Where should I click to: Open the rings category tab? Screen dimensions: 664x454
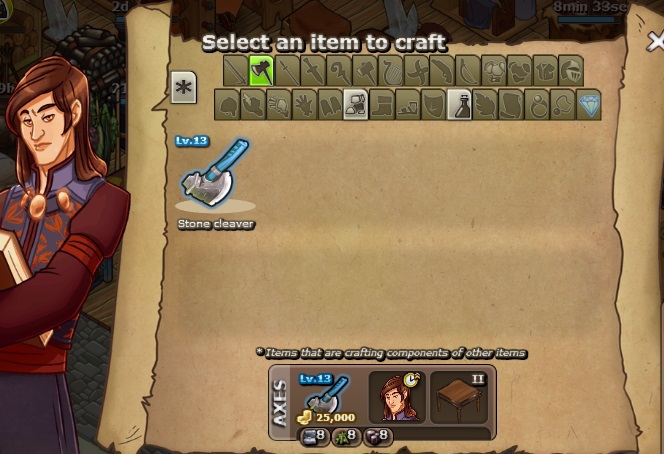[x=537, y=104]
